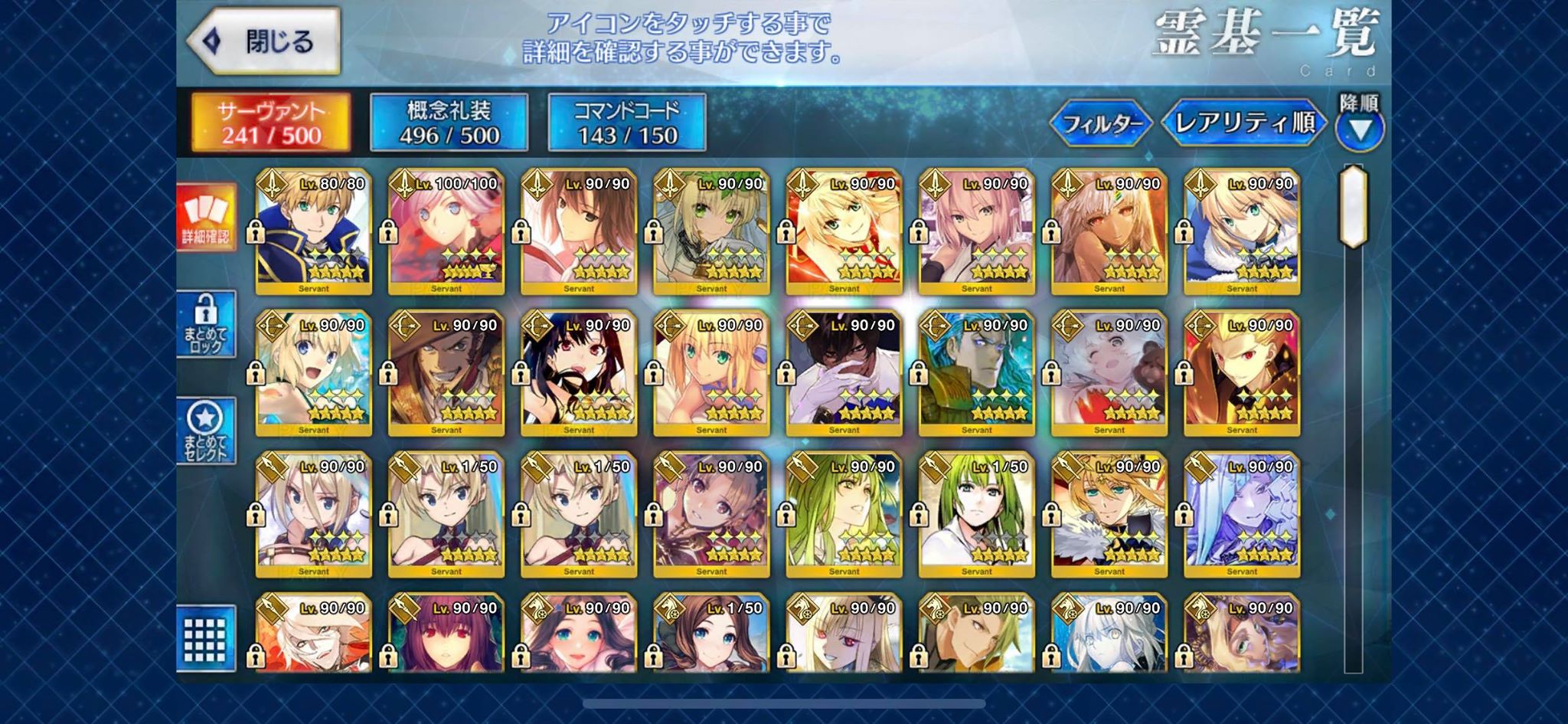Viewport: 1568px width, 724px height.
Task: Select the Lv. 1/50 green-haired Lancer
Action: [x=976, y=514]
